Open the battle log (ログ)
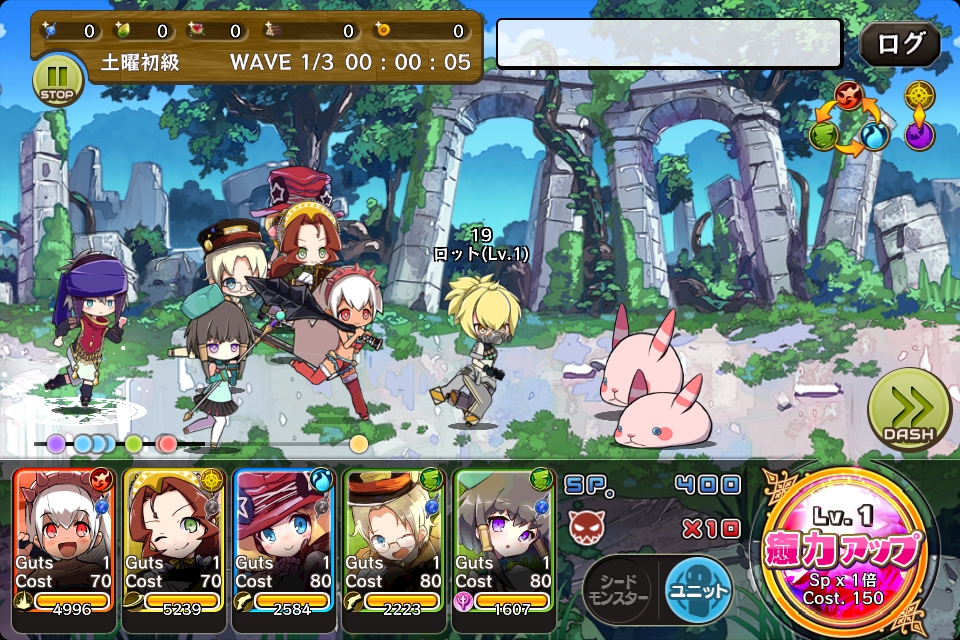 (x=899, y=45)
